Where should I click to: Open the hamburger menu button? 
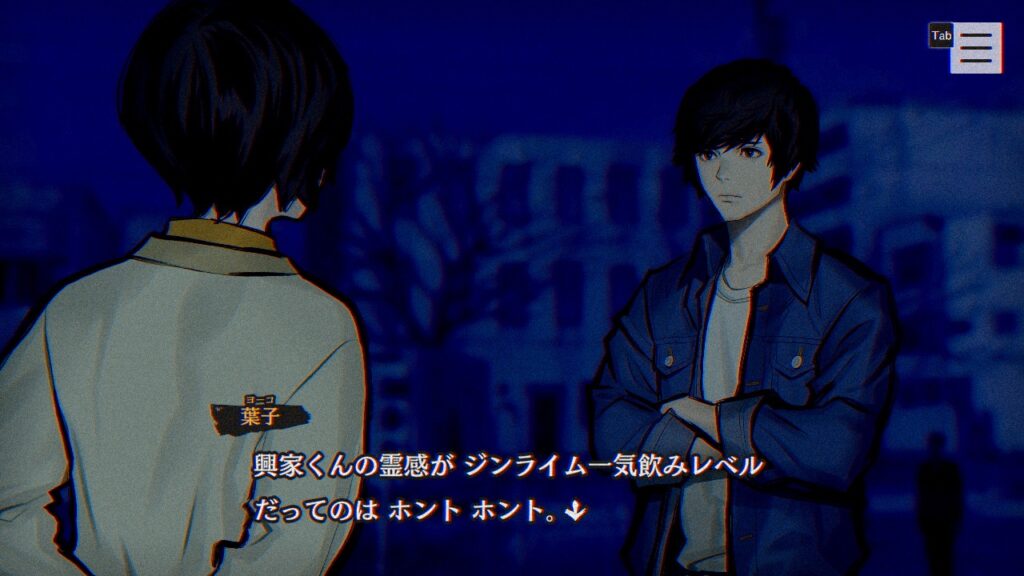976,47
